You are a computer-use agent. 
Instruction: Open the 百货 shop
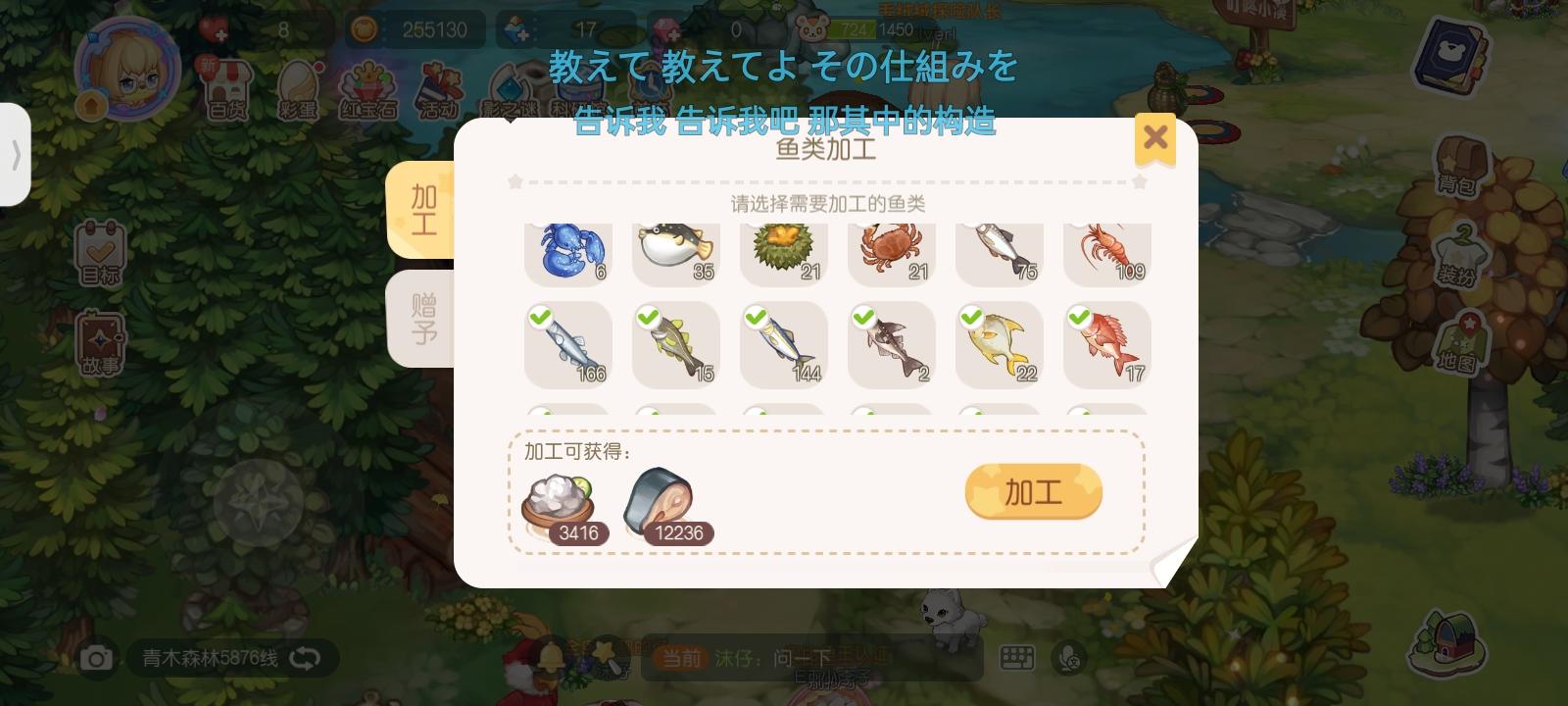(x=227, y=88)
